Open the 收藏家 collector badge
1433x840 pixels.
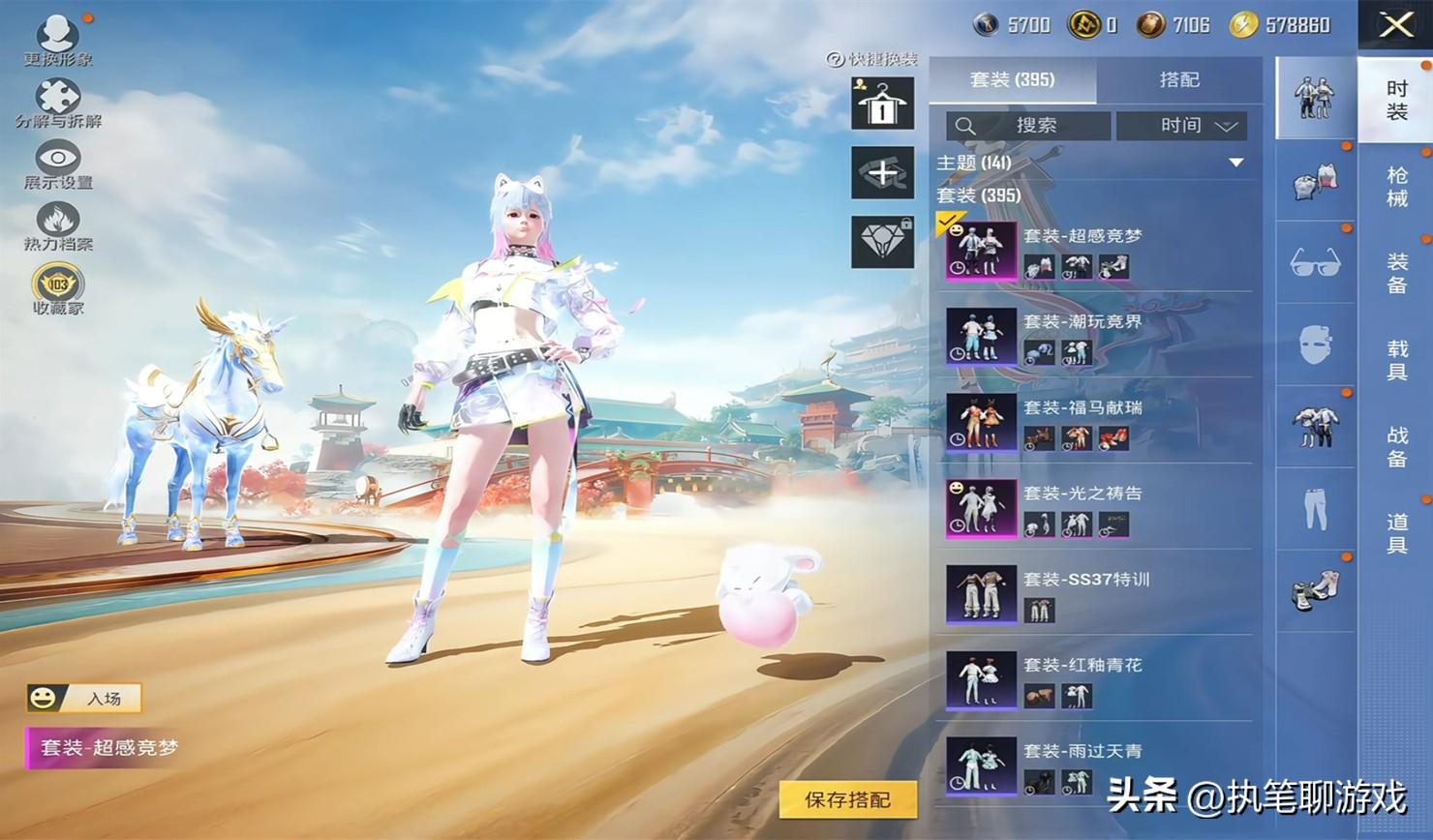[x=58, y=286]
